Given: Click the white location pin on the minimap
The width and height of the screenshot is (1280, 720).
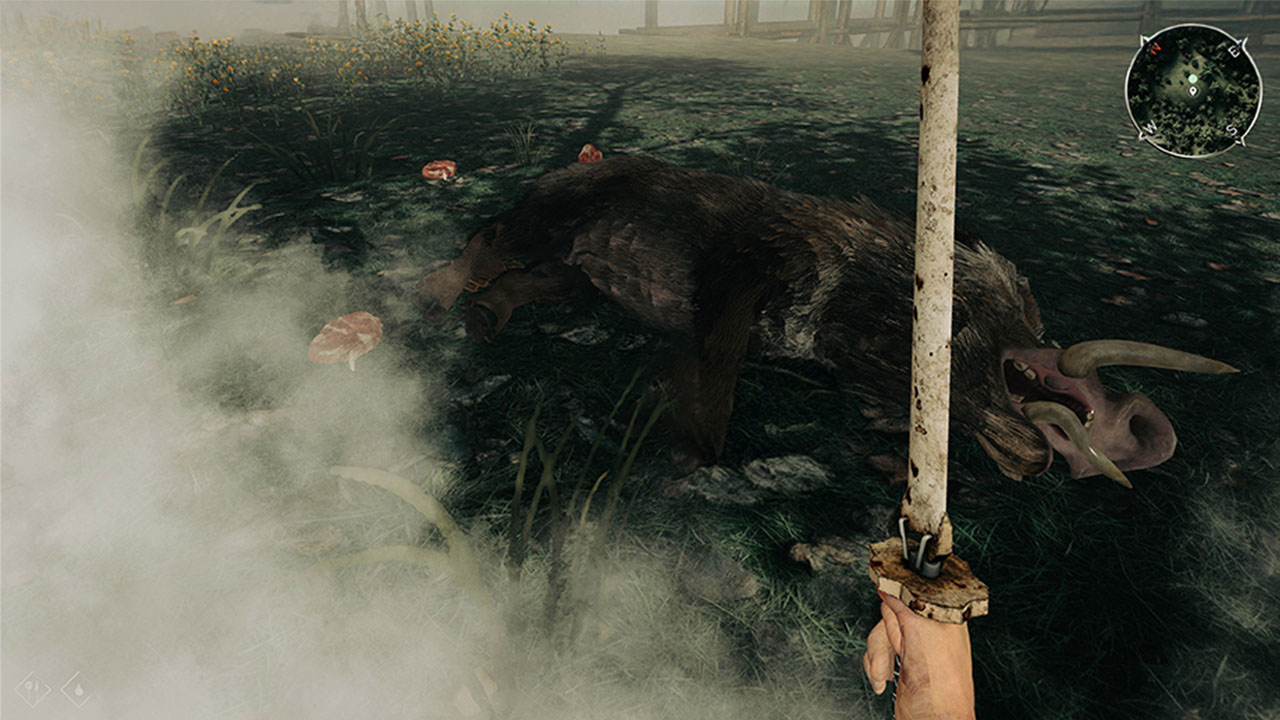Looking at the screenshot, I should click(x=1193, y=91).
